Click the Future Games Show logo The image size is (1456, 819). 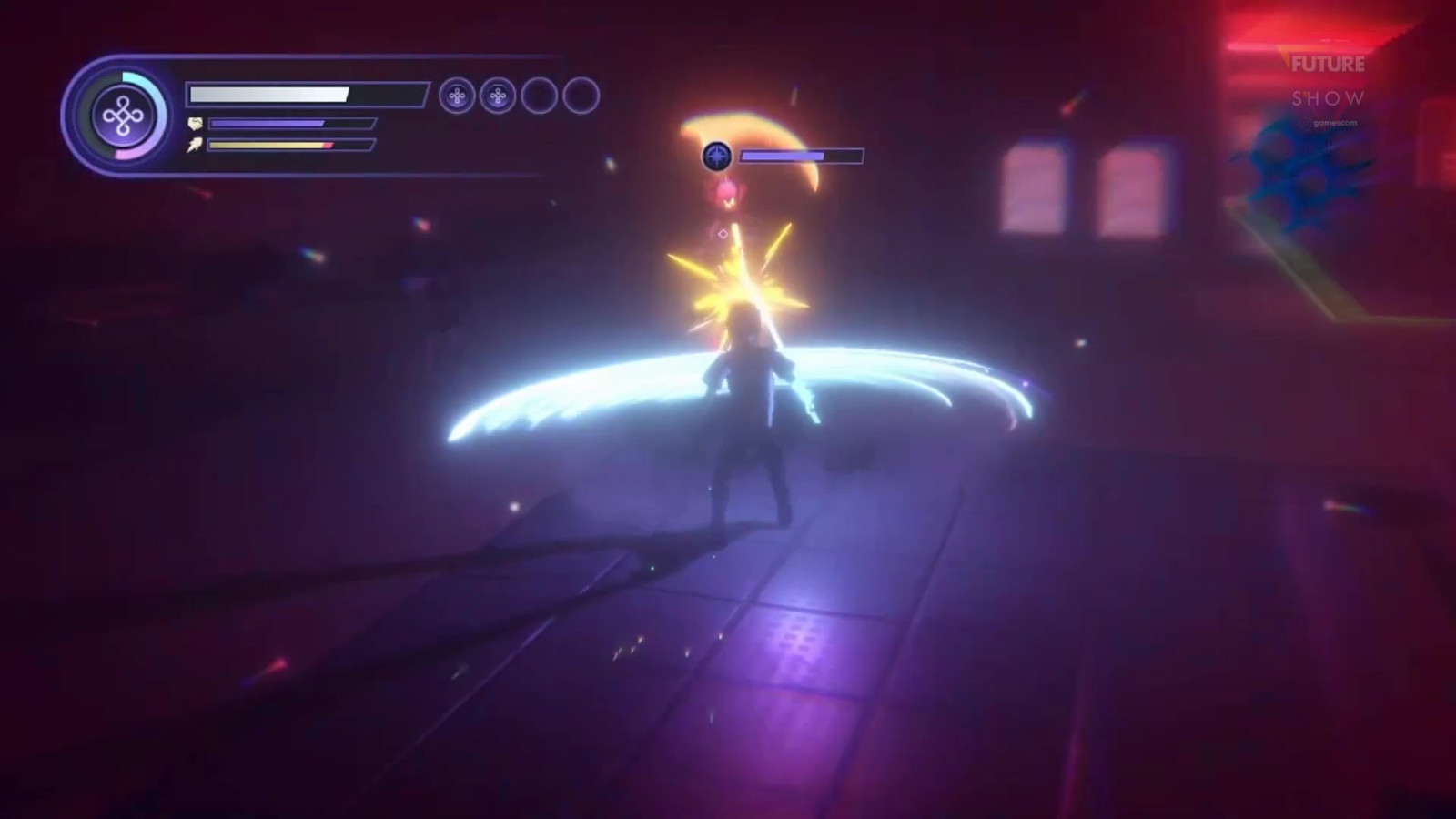(x=1328, y=82)
